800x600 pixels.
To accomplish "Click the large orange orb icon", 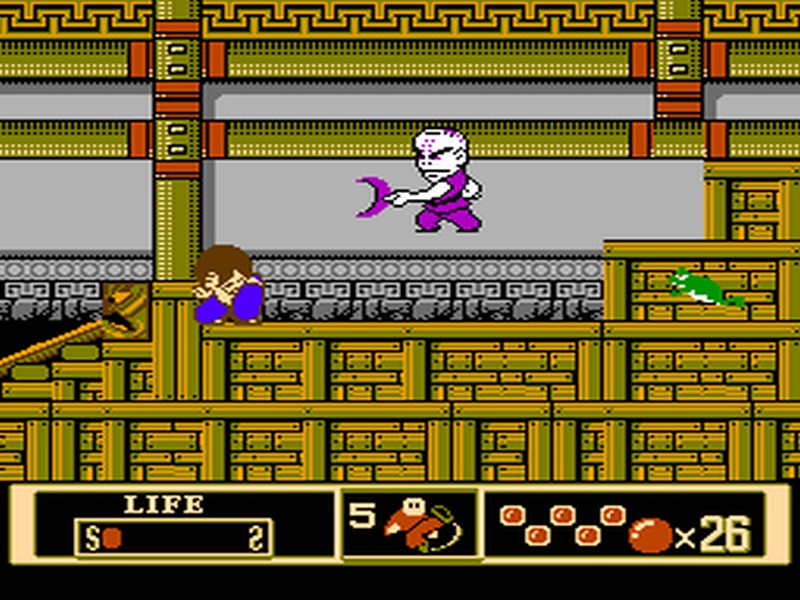I will (649, 537).
